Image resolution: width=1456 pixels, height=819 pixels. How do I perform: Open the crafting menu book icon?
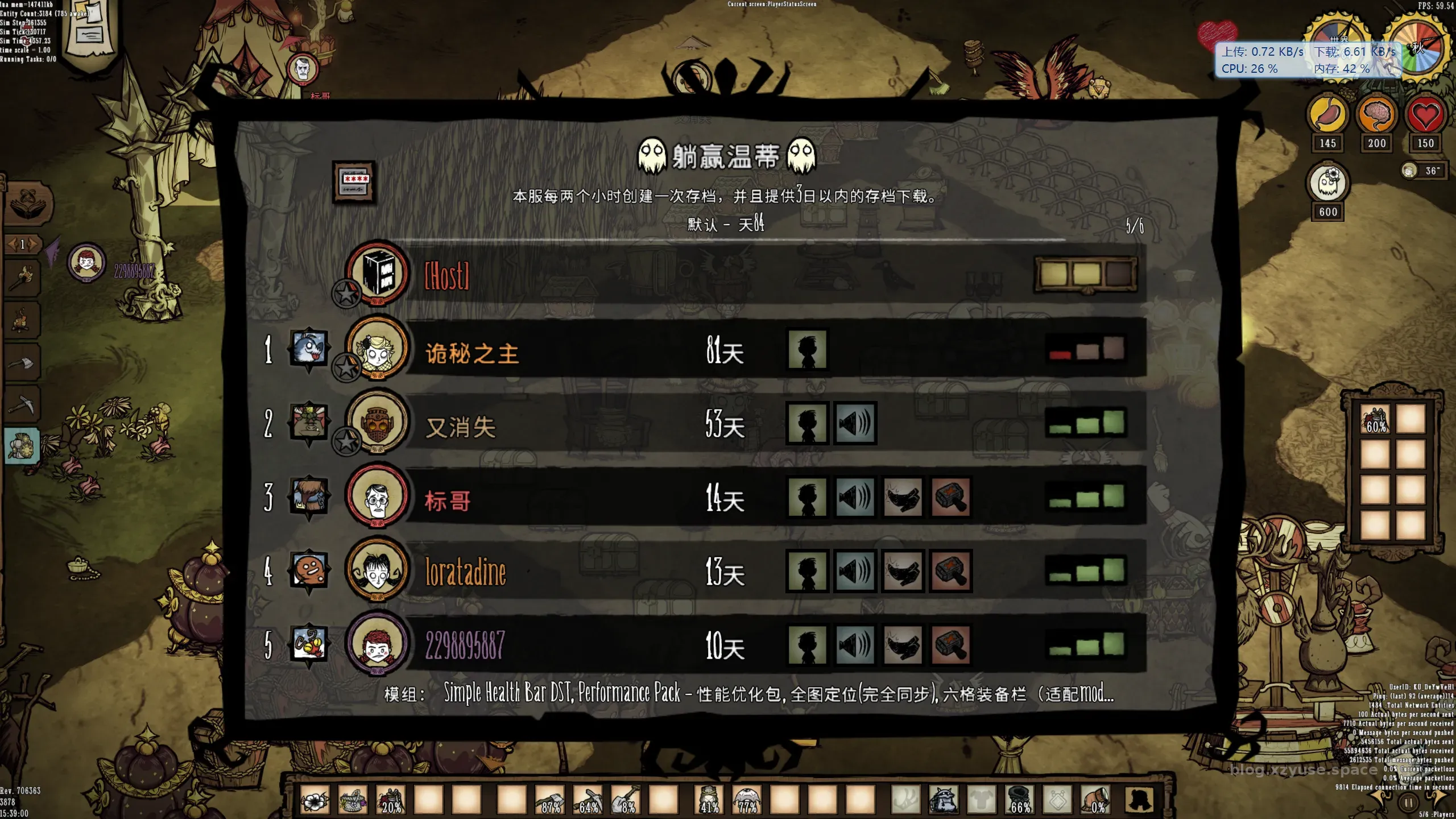28,204
